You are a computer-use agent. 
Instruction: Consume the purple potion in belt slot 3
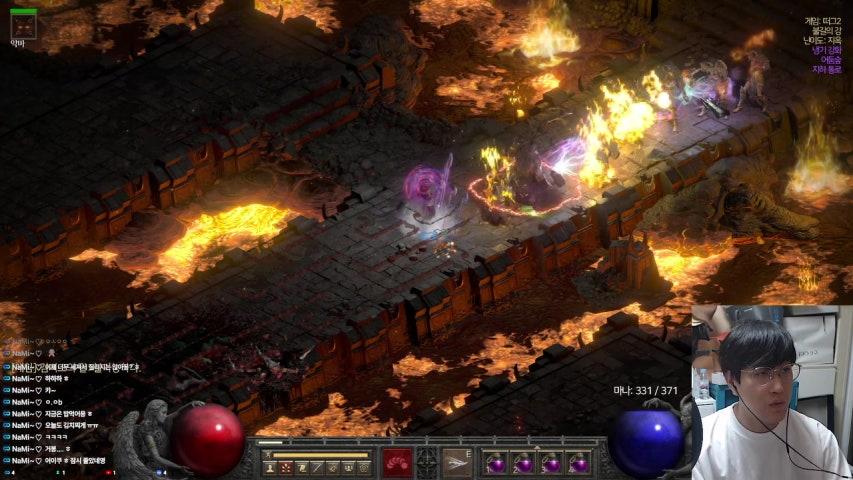[x=551, y=463]
